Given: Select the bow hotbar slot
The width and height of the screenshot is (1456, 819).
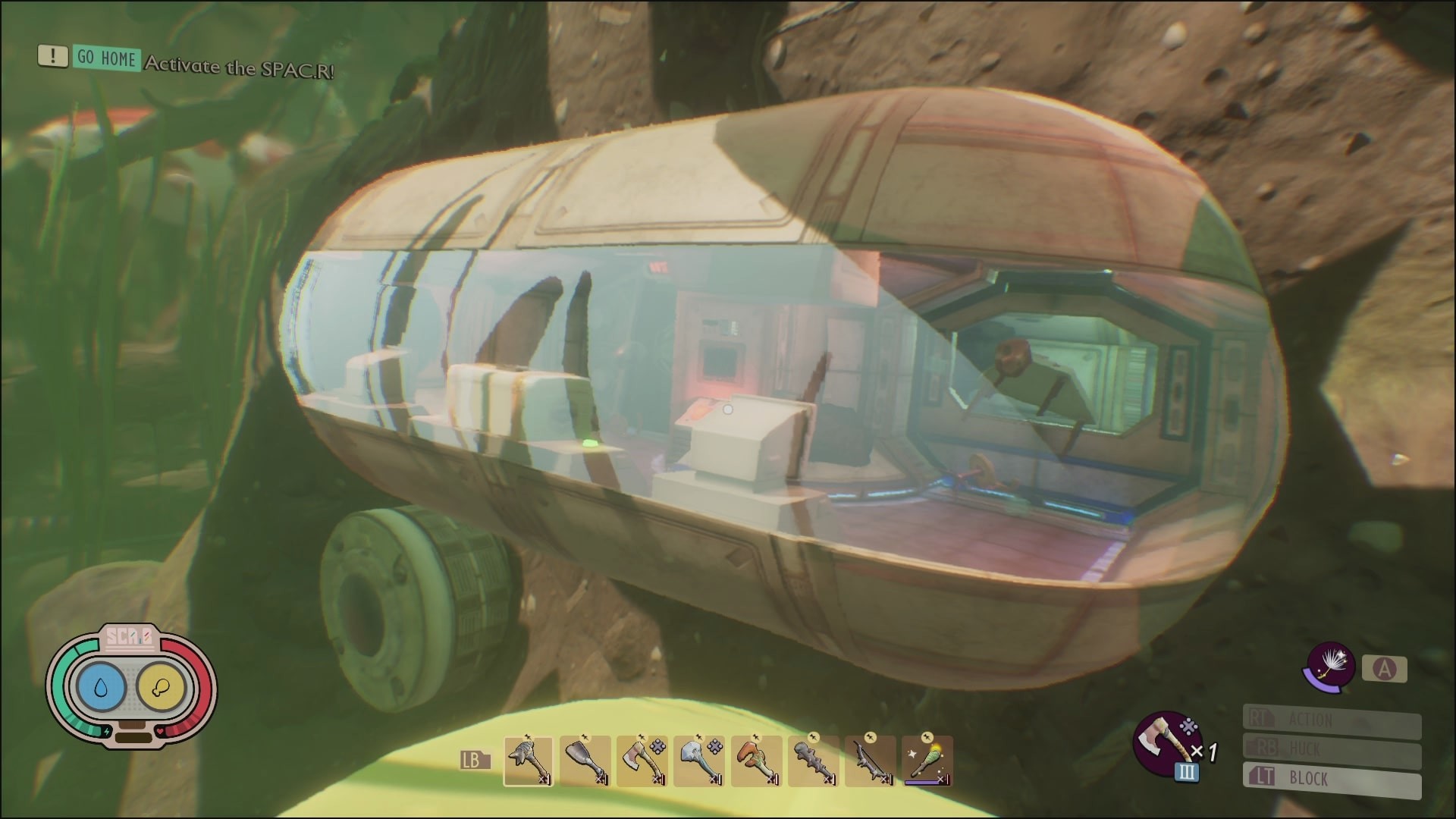Looking at the screenshot, I should click(870, 761).
